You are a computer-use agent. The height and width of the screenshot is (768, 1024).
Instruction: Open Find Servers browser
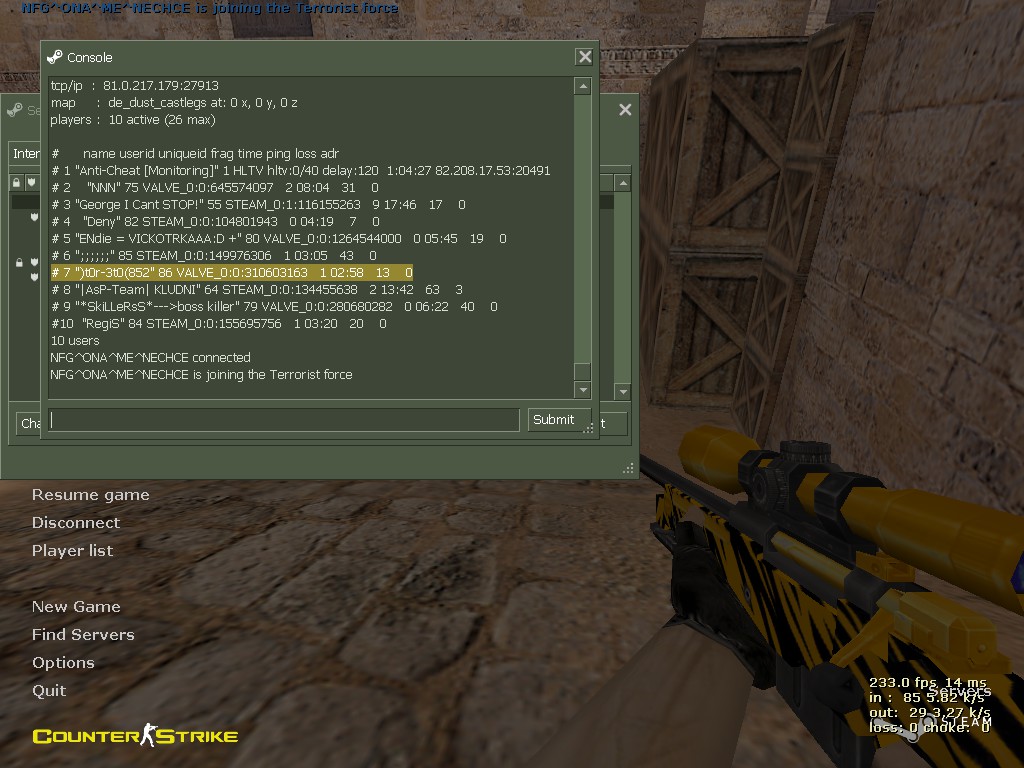coord(83,635)
